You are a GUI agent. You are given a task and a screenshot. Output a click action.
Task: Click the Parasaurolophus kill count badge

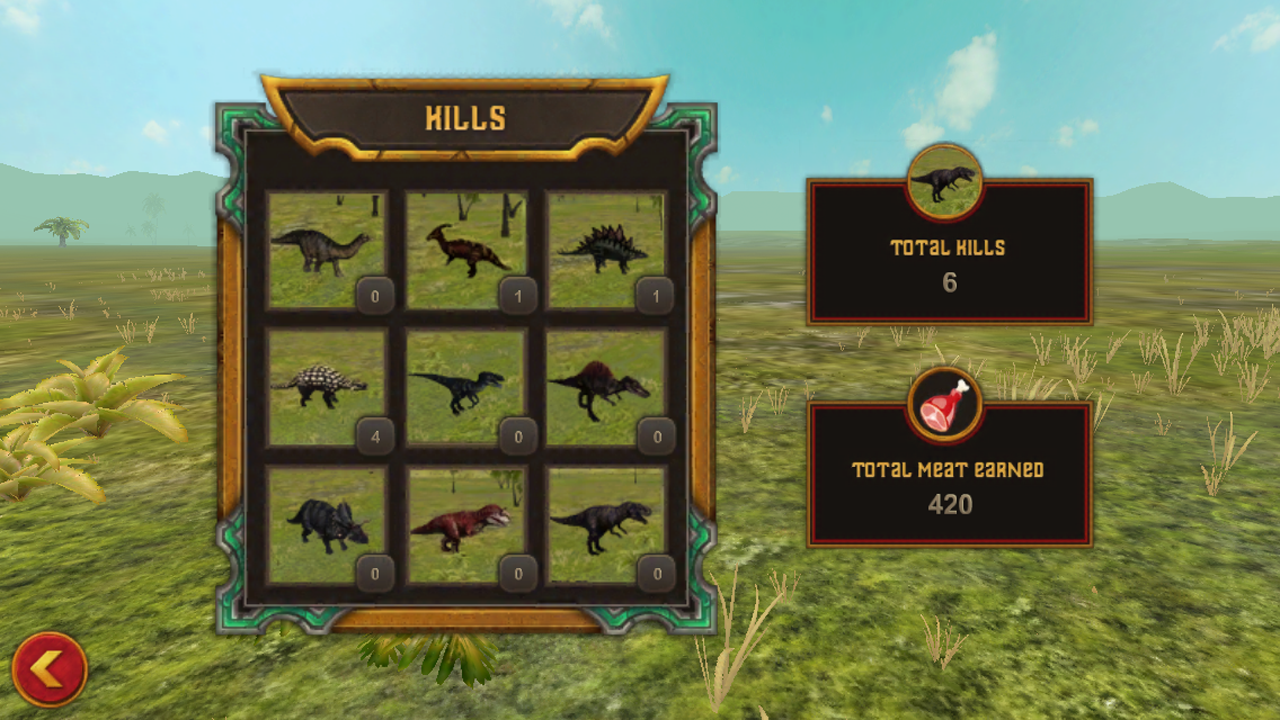tap(517, 296)
